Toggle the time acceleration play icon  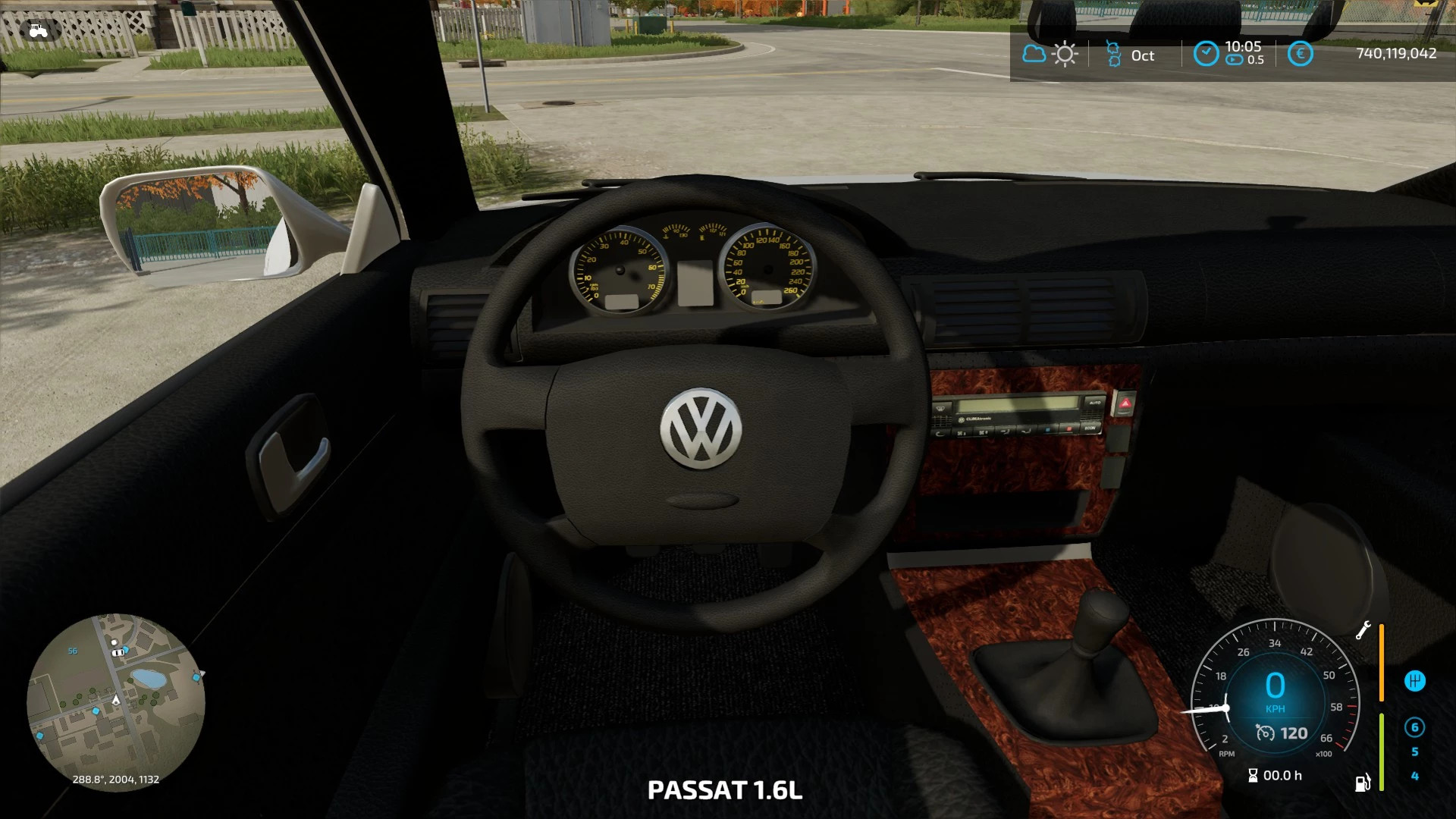click(x=1234, y=59)
